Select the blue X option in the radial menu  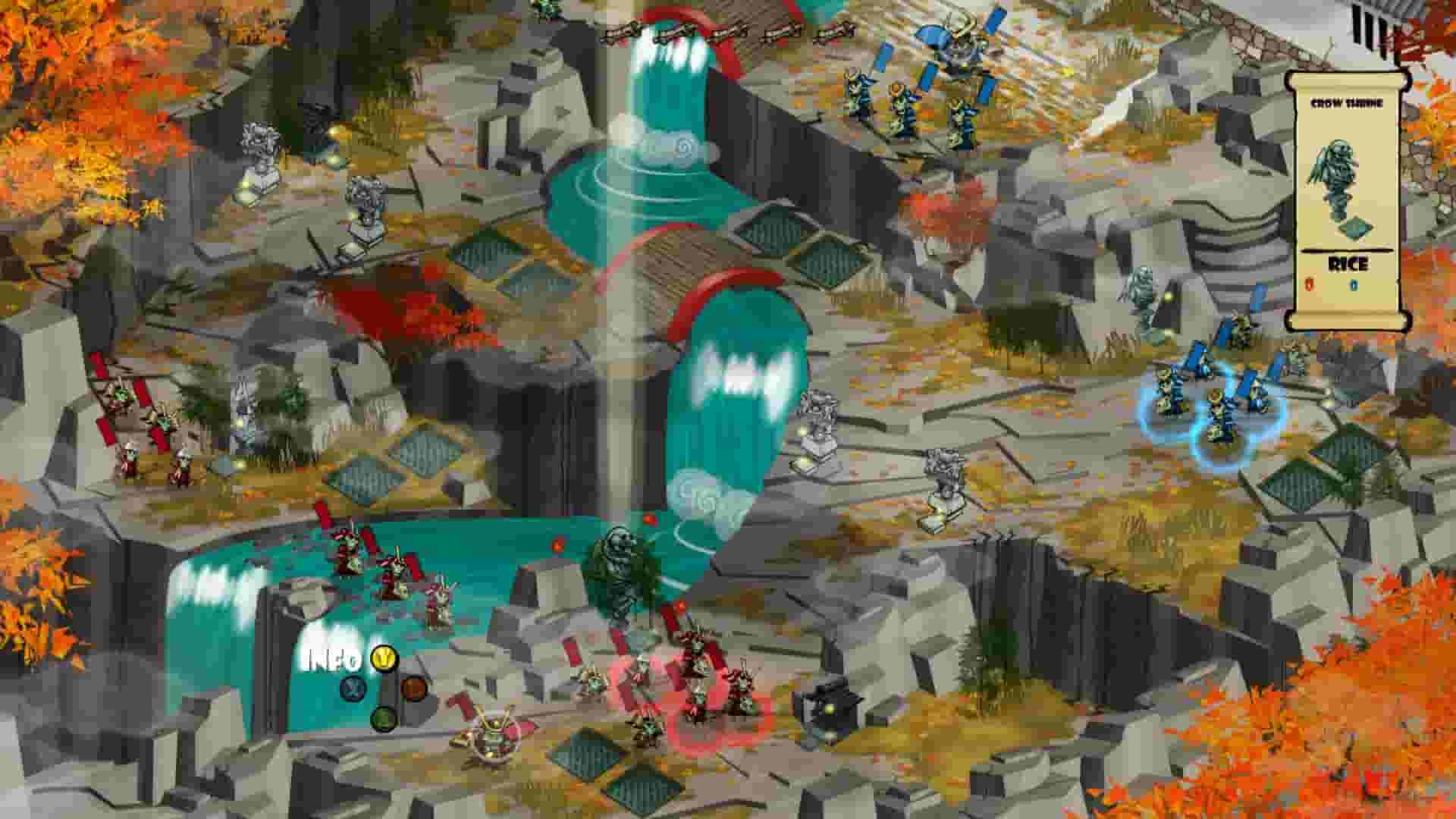point(353,689)
